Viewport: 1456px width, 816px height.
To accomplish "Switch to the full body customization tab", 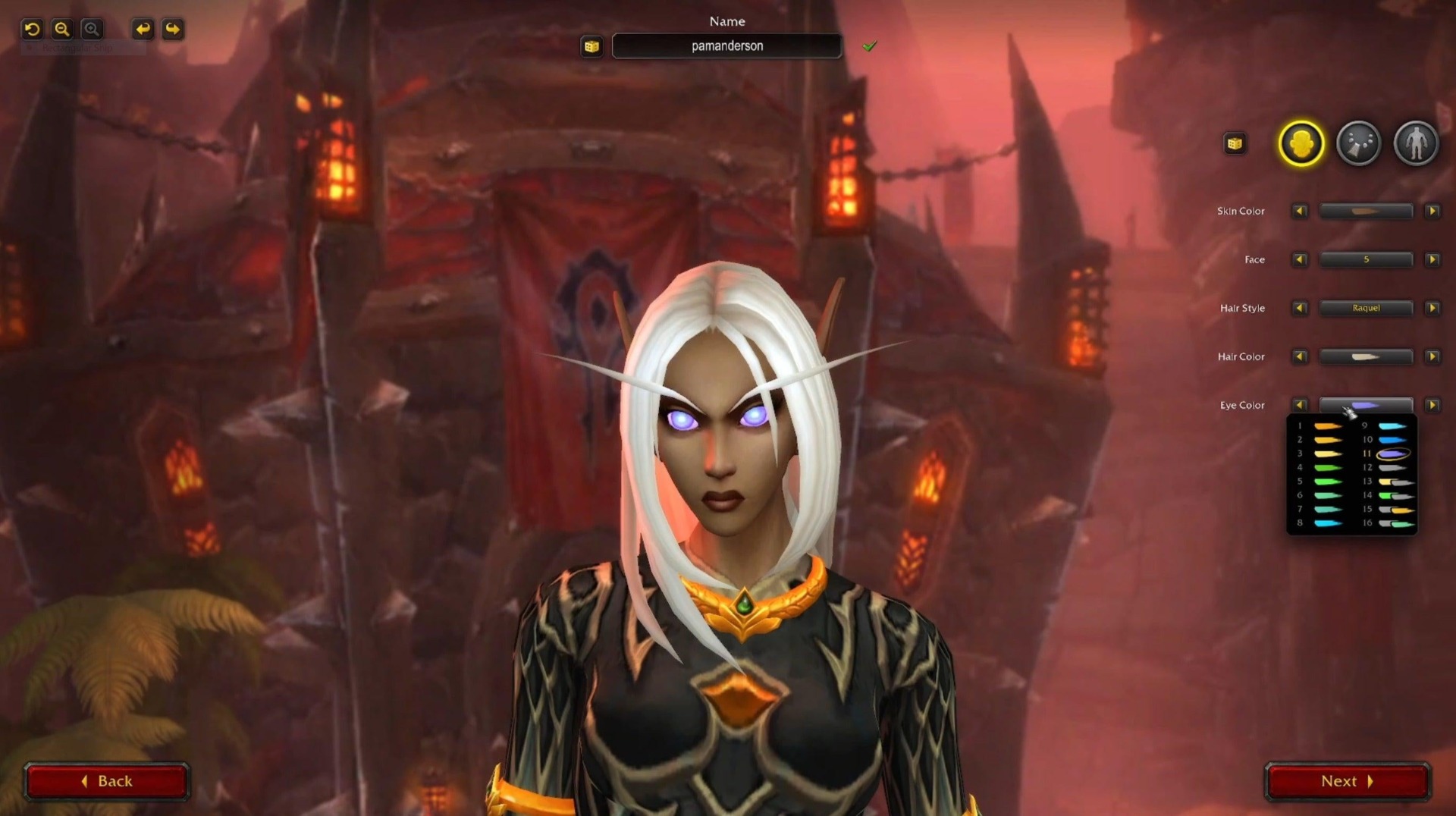I will (1416, 143).
